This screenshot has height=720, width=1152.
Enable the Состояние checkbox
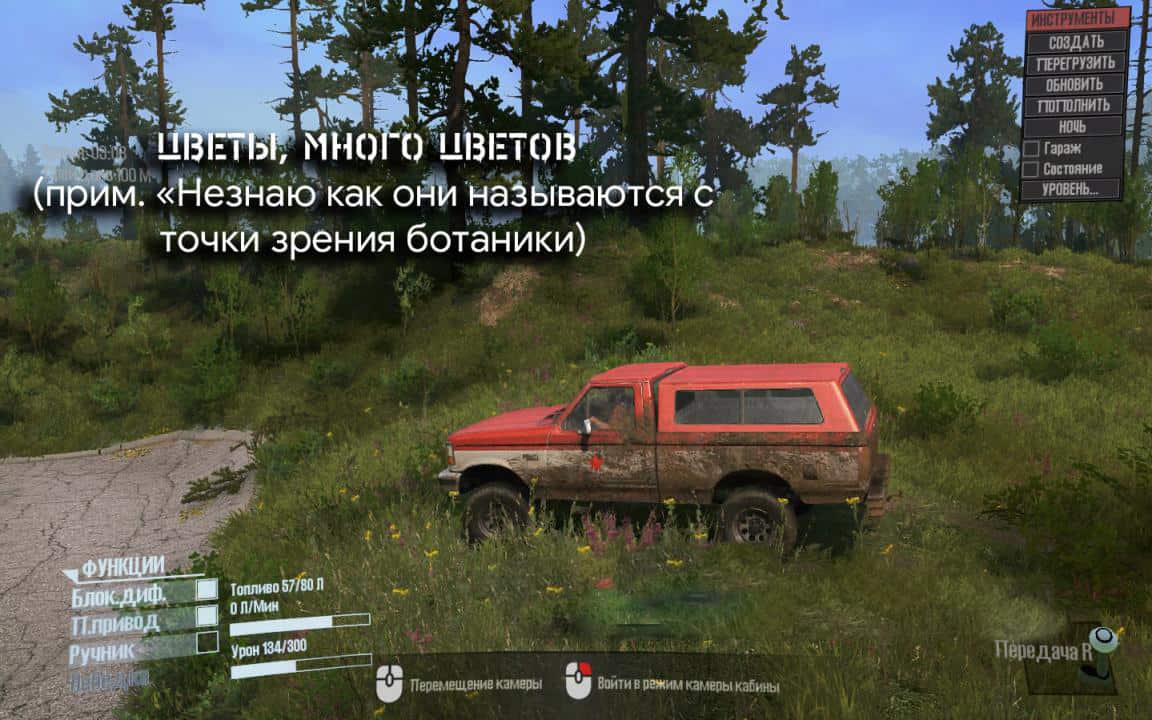point(1030,168)
